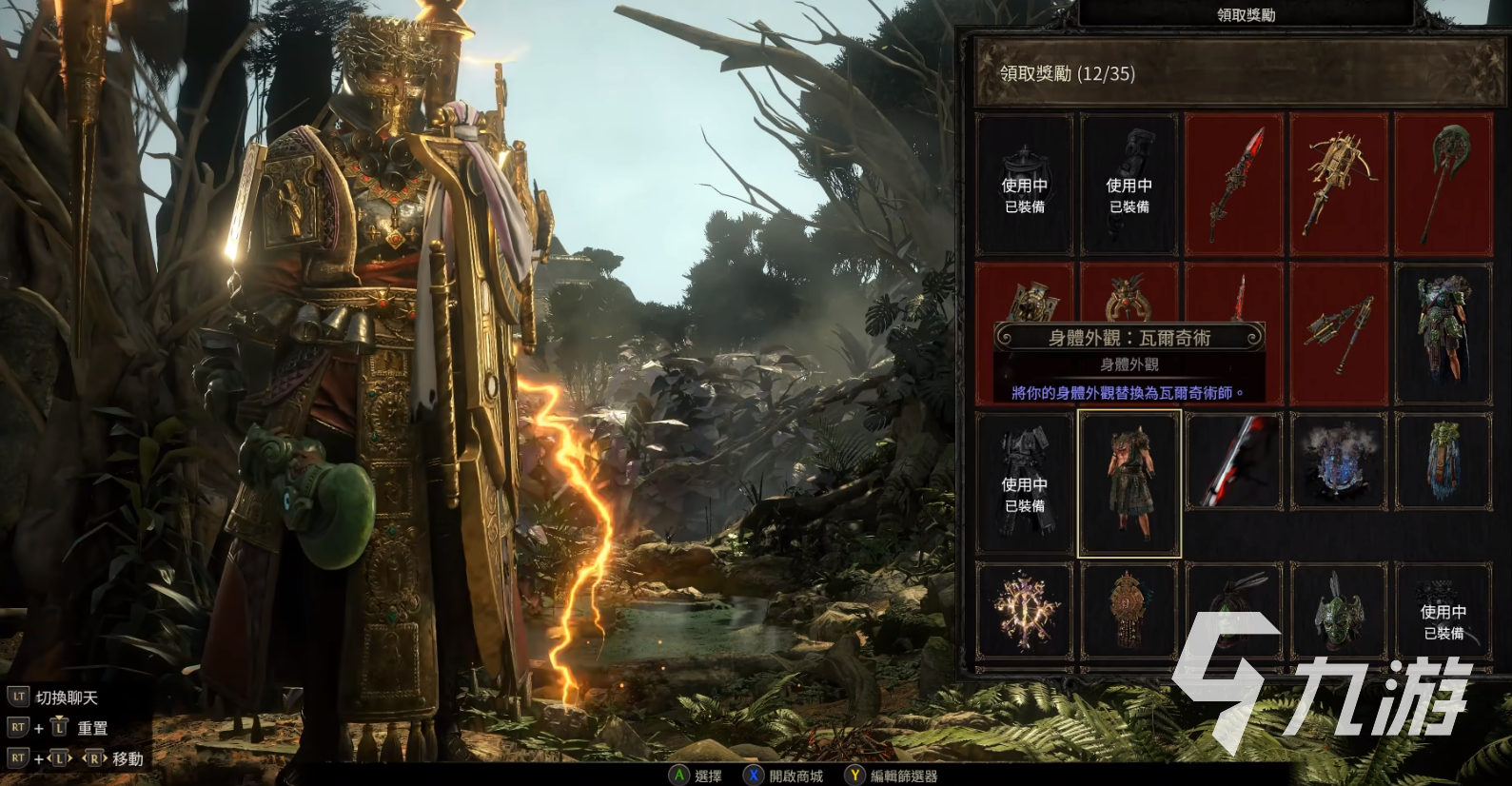Select the golden shield reward slot
Image resolution: width=1512 pixels, height=786 pixels.
pos(1025,295)
